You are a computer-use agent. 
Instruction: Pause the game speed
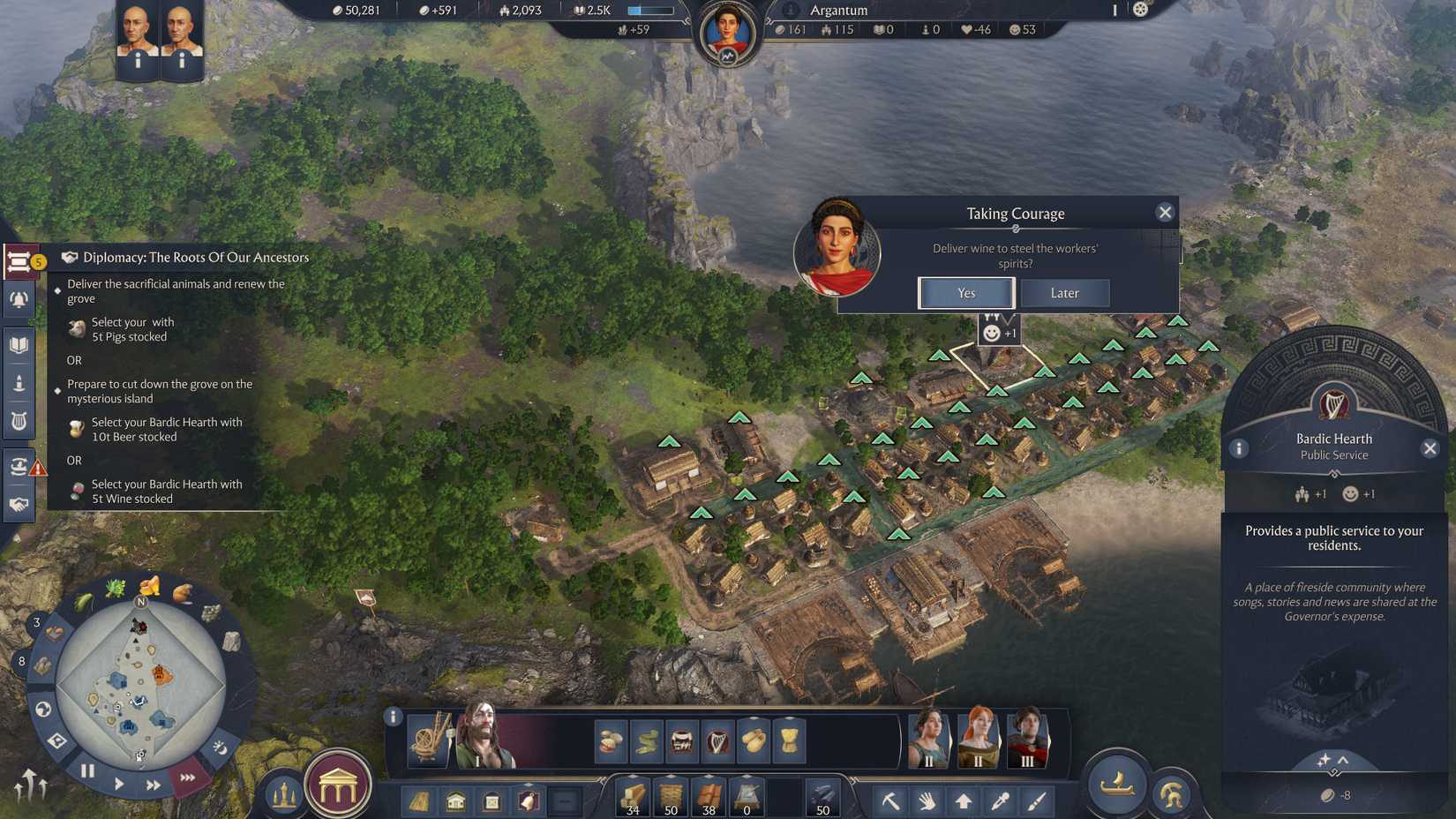[x=87, y=770]
